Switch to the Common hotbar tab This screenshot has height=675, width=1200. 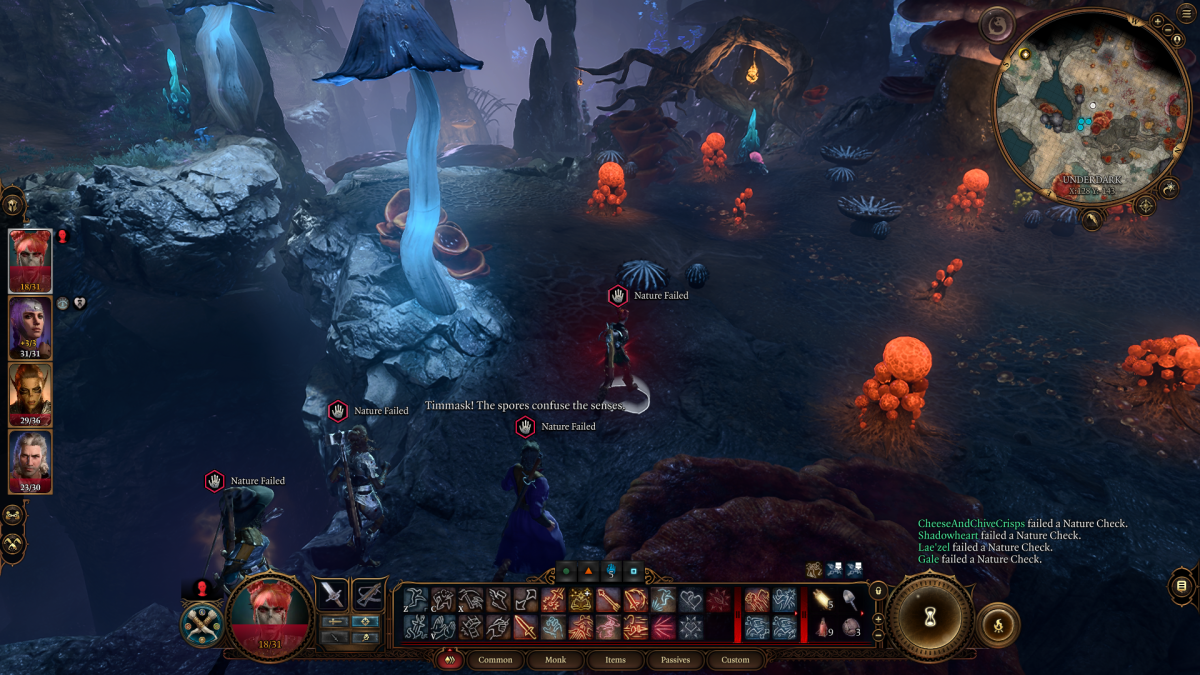coord(495,660)
